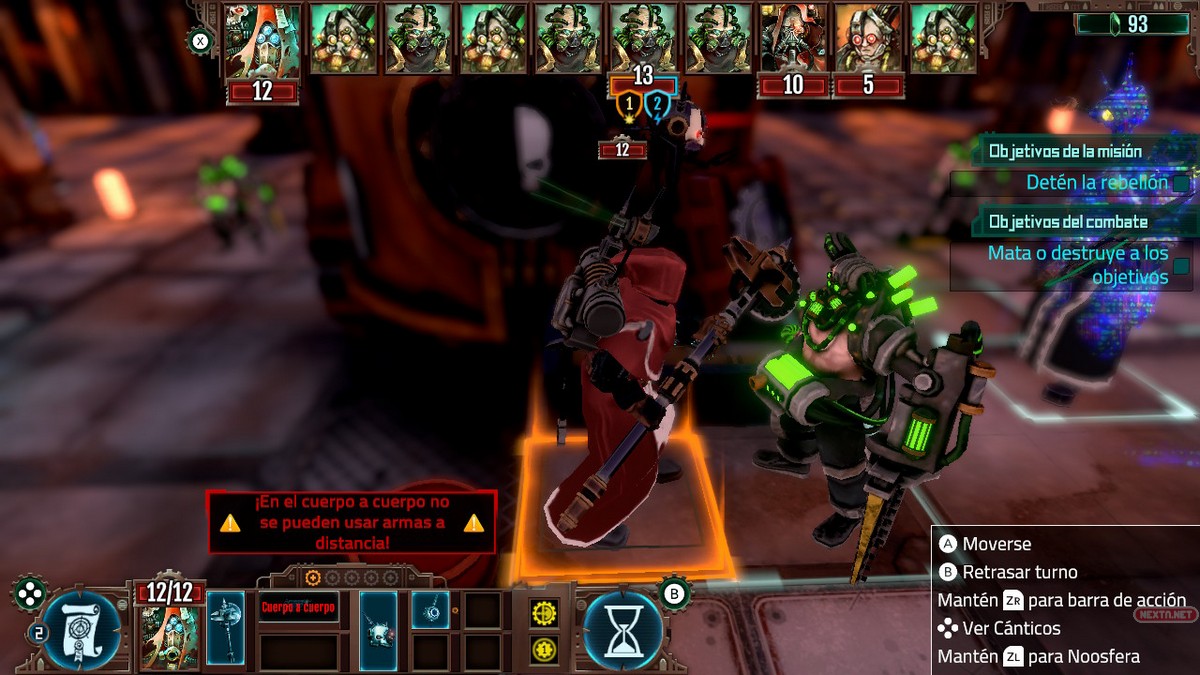
Task: Click the 'Cuerpo a cuerpo' melee label
Action: pos(299,607)
